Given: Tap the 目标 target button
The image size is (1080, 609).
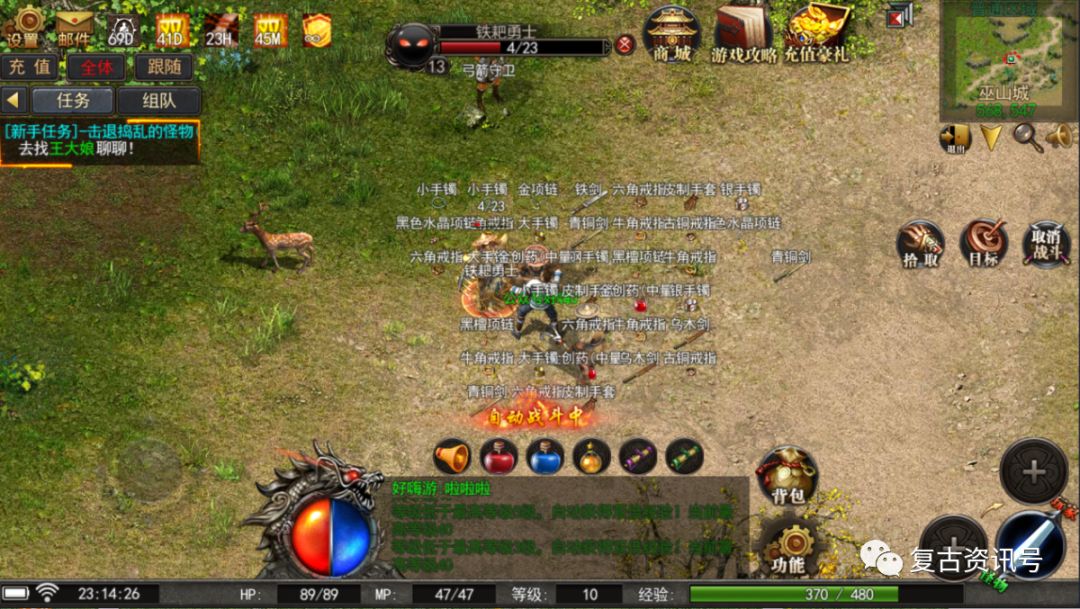Looking at the screenshot, I should coord(983,243).
